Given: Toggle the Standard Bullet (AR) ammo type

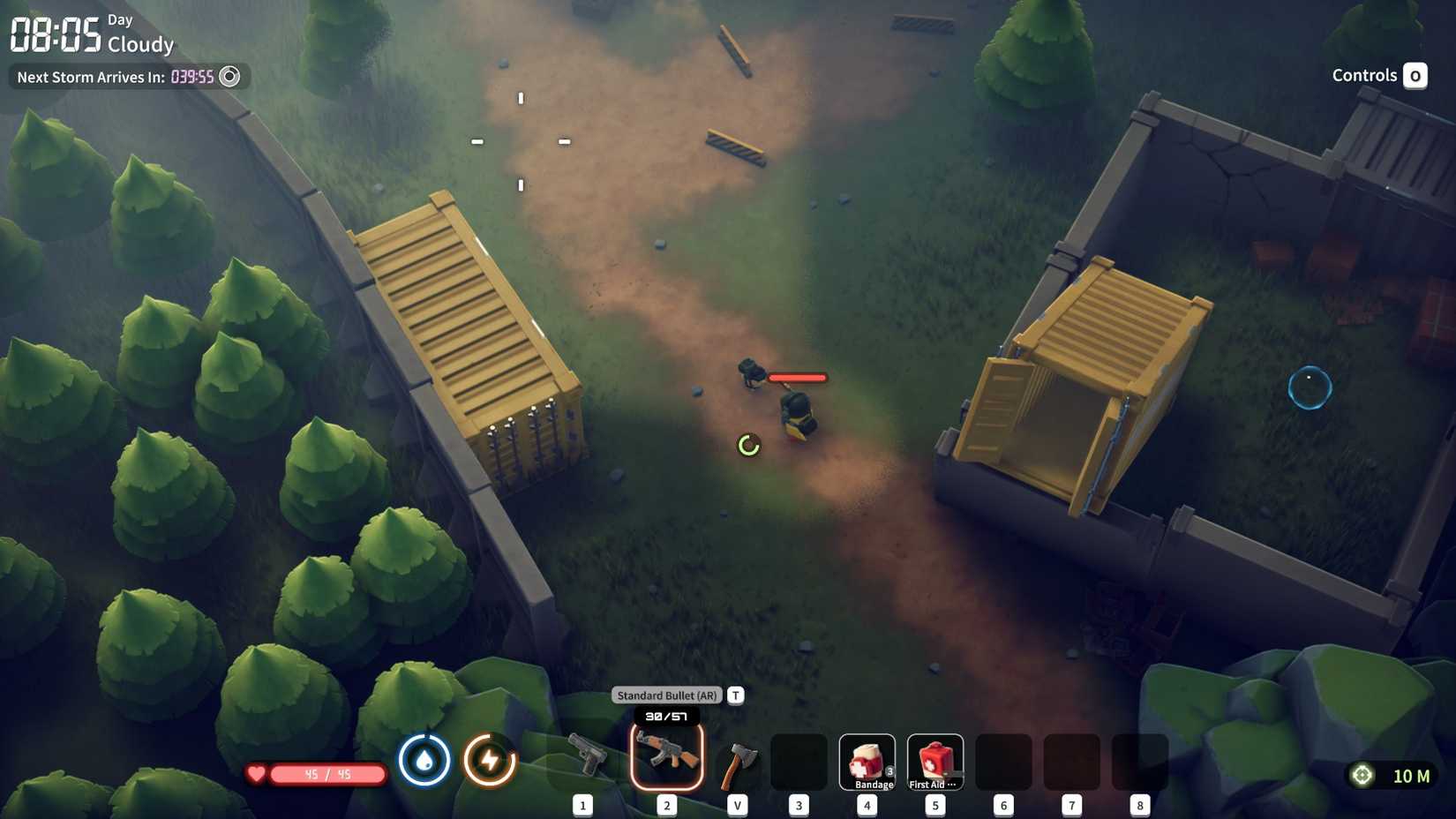Looking at the screenshot, I should [667, 695].
